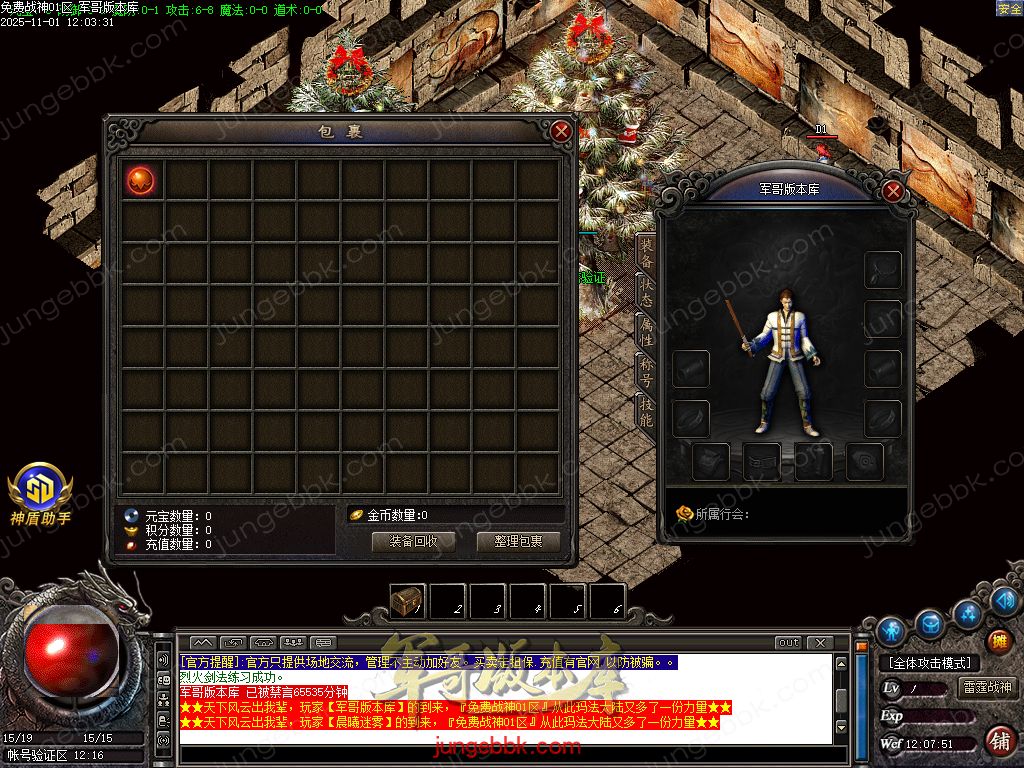The width and height of the screenshot is (1024, 768).
Task: Open the red 铺 shop button
Action: pos(998,741)
